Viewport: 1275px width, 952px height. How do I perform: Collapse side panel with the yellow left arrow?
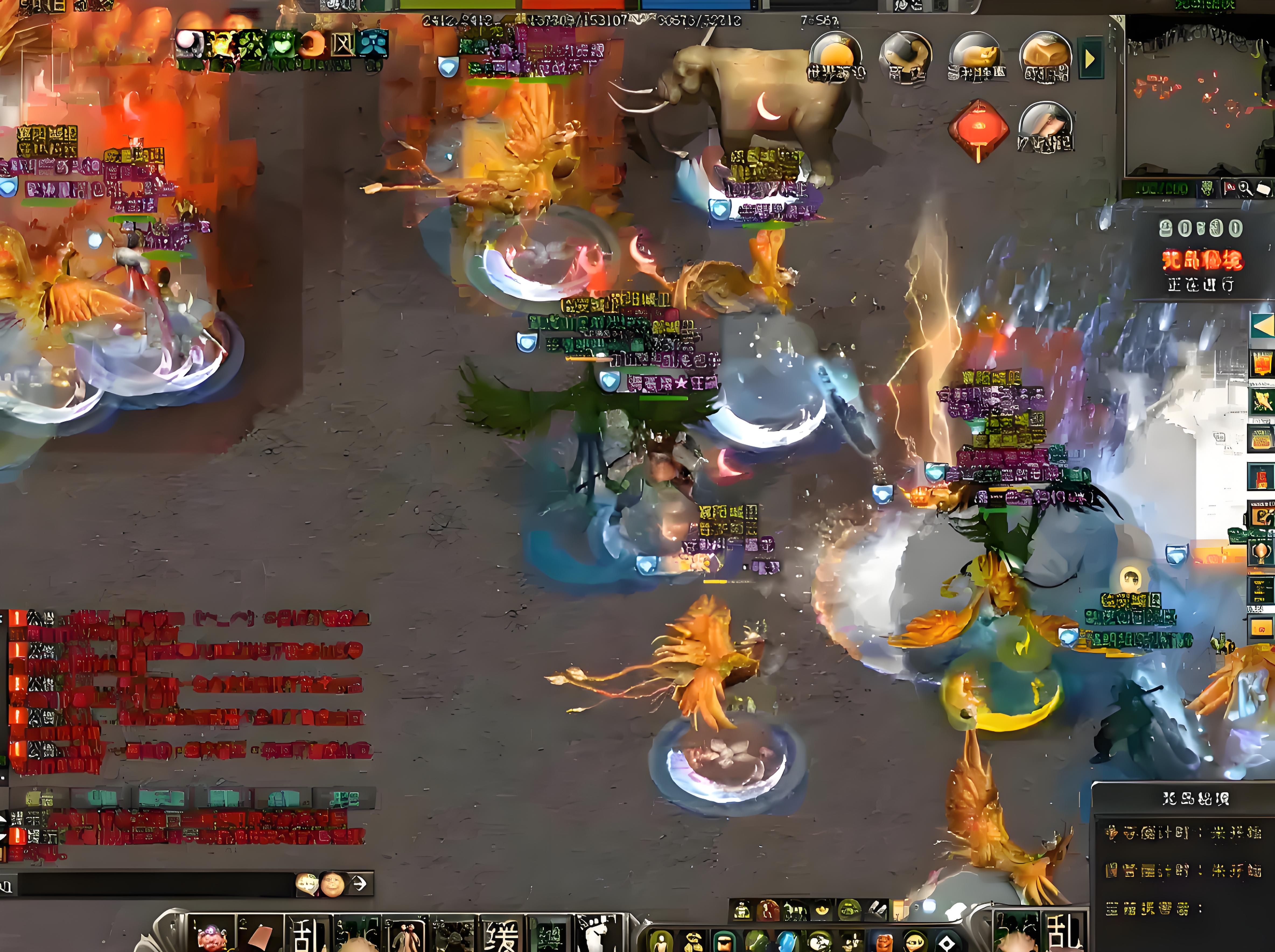tap(1262, 326)
